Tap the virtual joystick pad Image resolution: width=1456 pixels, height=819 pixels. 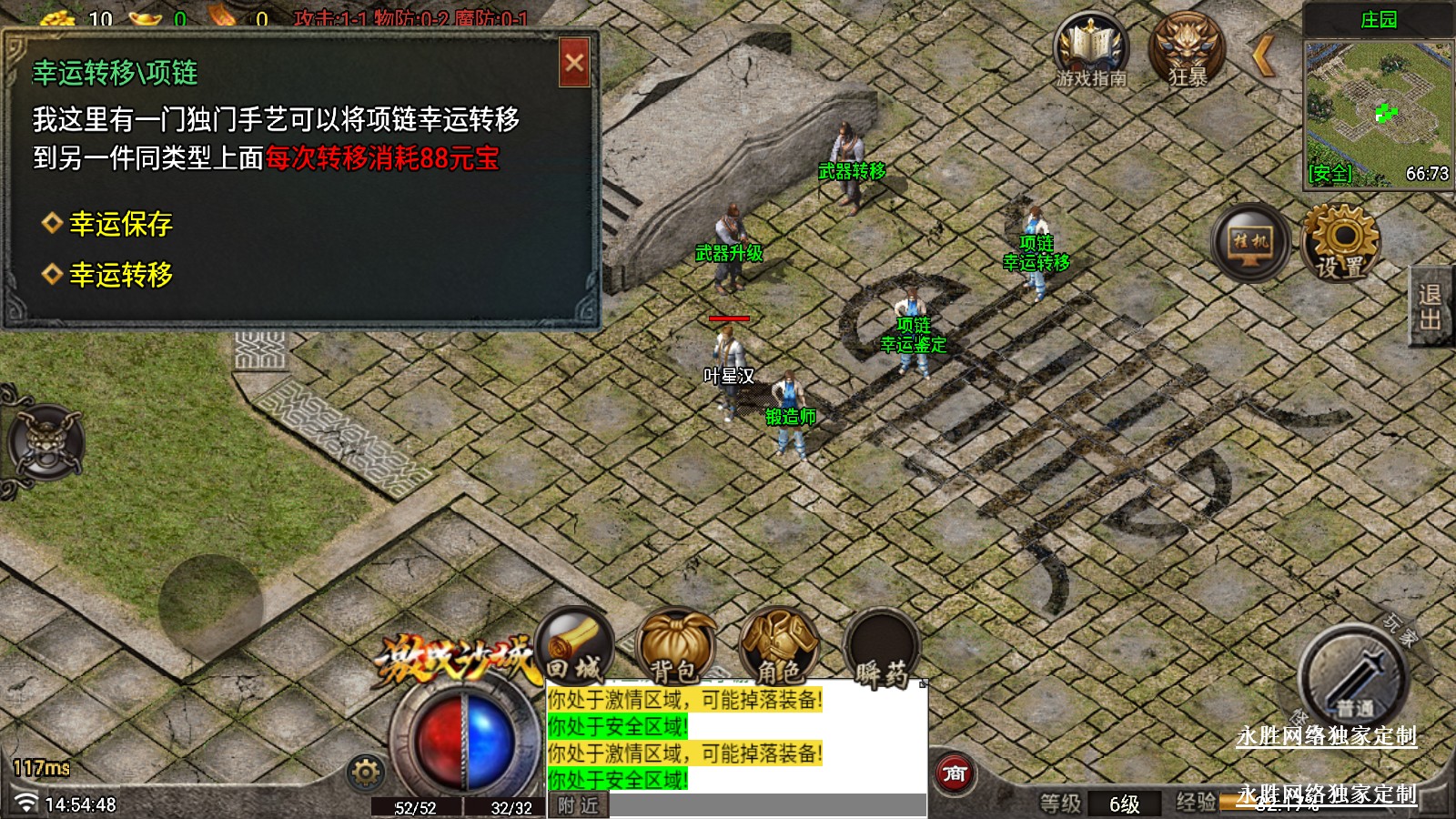tap(210, 606)
